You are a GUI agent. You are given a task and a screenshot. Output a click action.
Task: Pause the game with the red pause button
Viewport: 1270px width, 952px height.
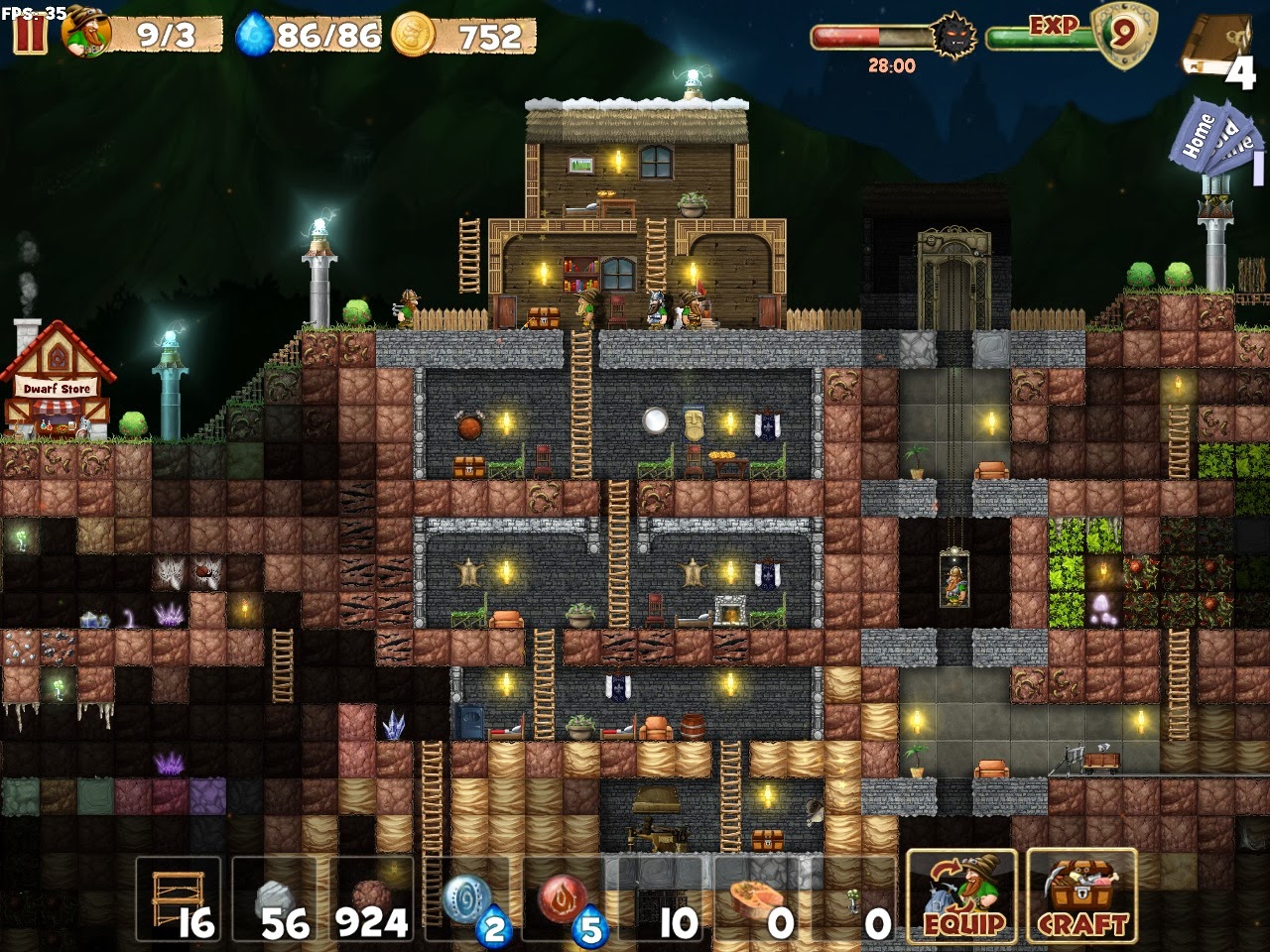(x=30, y=34)
